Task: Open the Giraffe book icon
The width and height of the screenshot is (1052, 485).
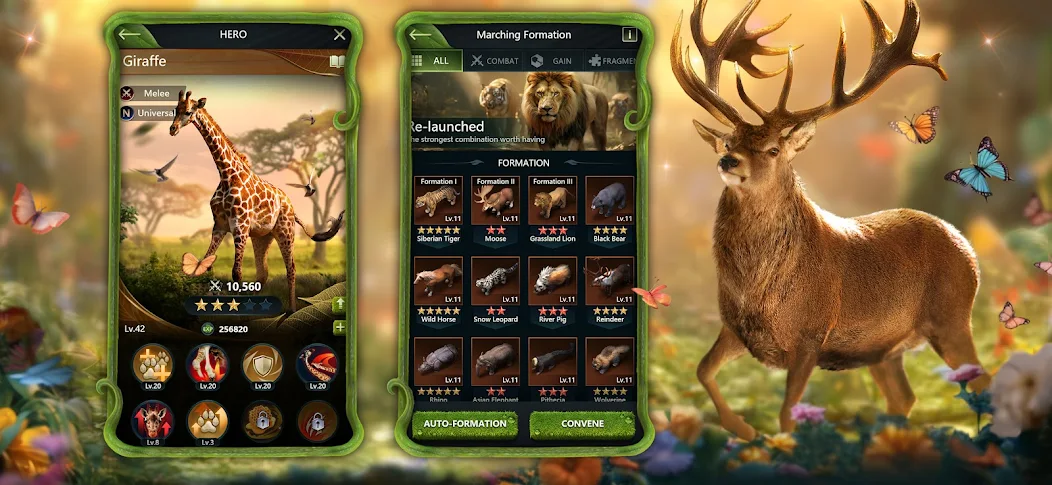Action: (x=337, y=62)
